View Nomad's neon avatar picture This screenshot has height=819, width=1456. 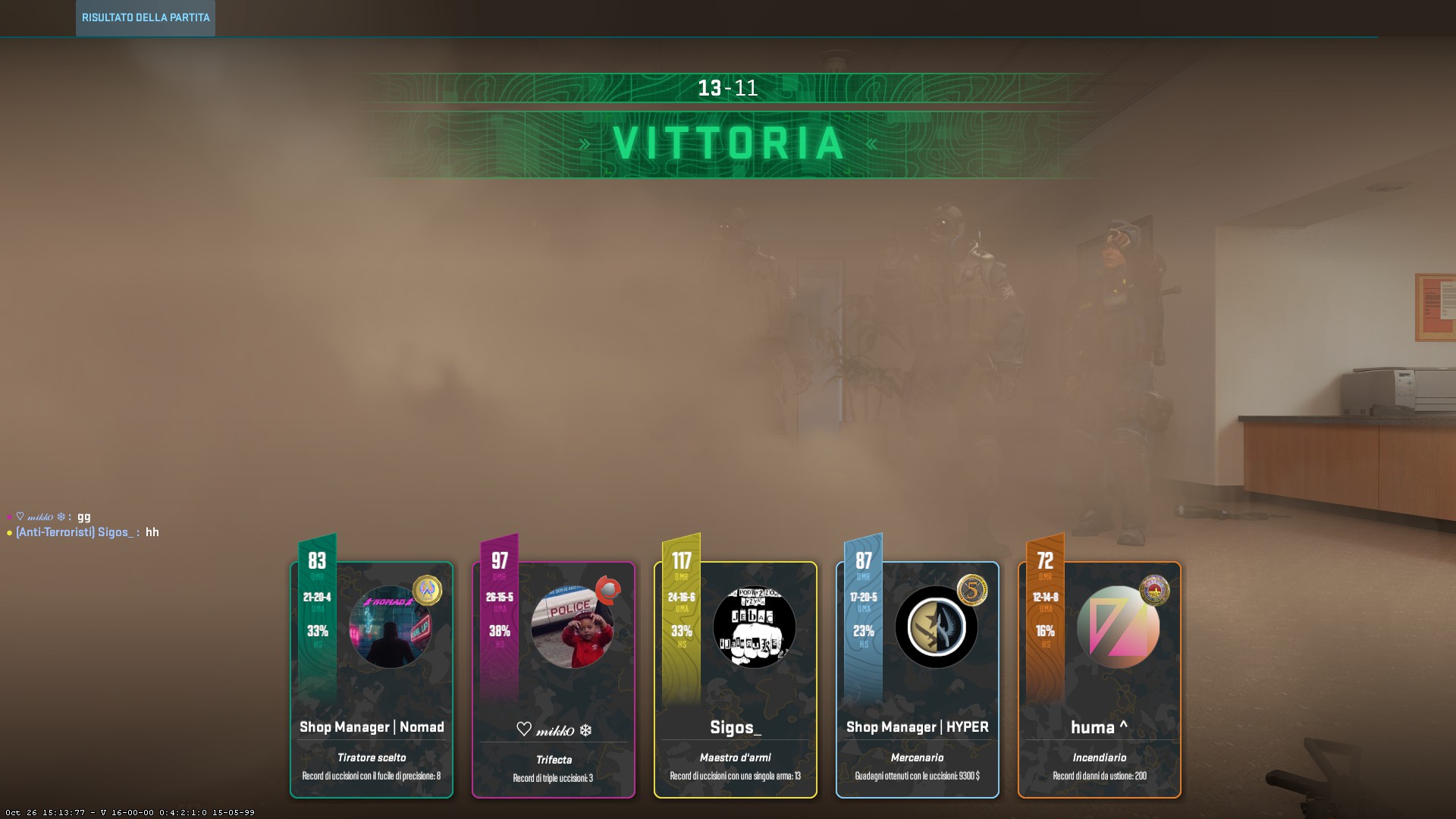click(x=390, y=628)
